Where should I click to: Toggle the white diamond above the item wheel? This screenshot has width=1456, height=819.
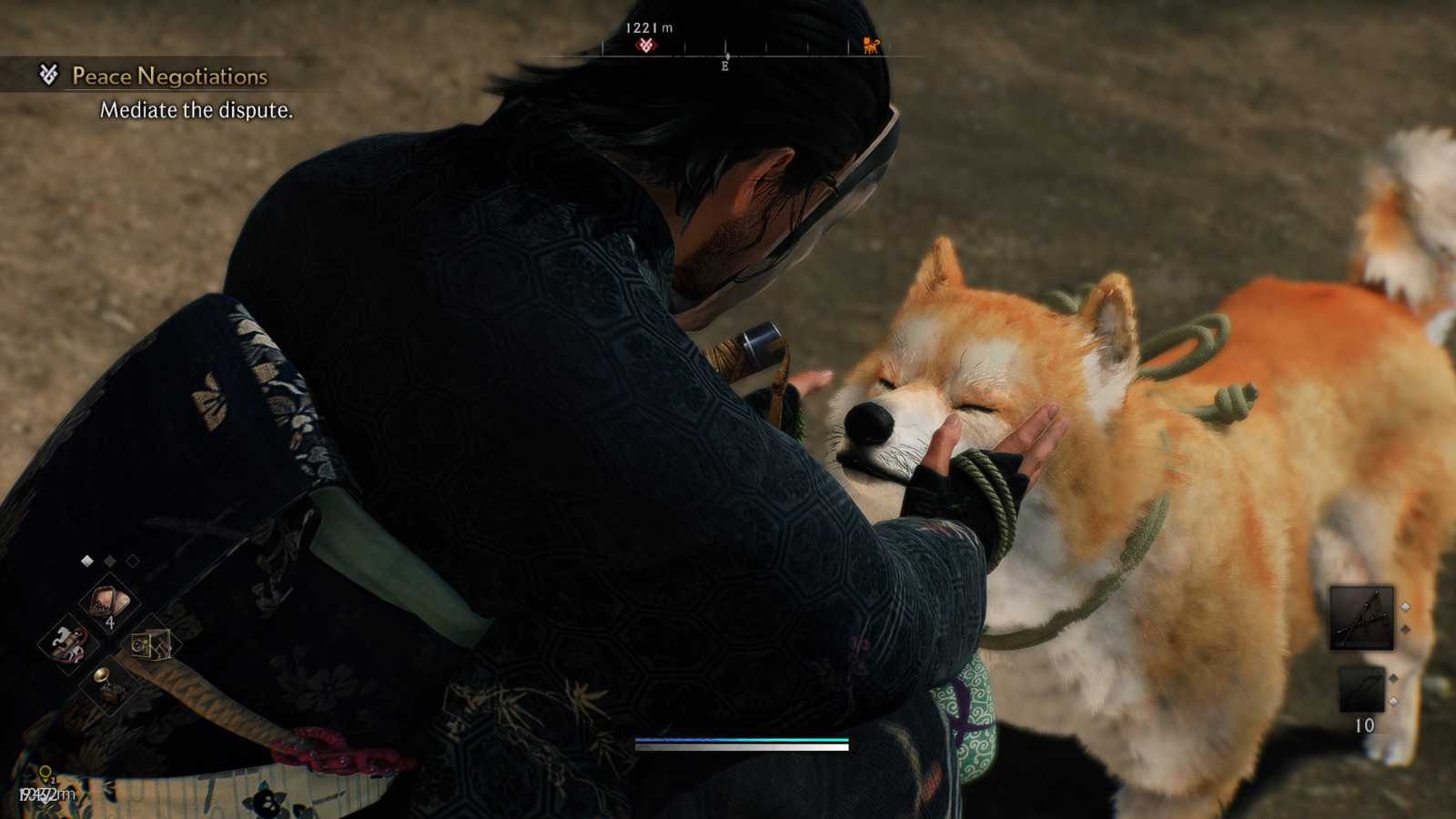87,559
